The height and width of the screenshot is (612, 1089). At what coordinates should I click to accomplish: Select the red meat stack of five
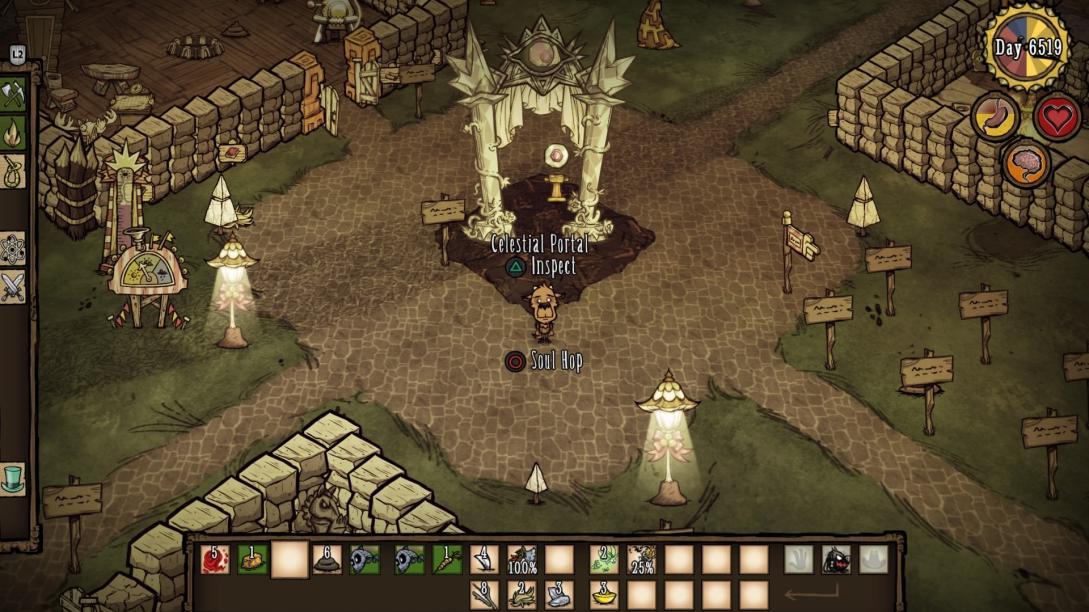point(215,560)
